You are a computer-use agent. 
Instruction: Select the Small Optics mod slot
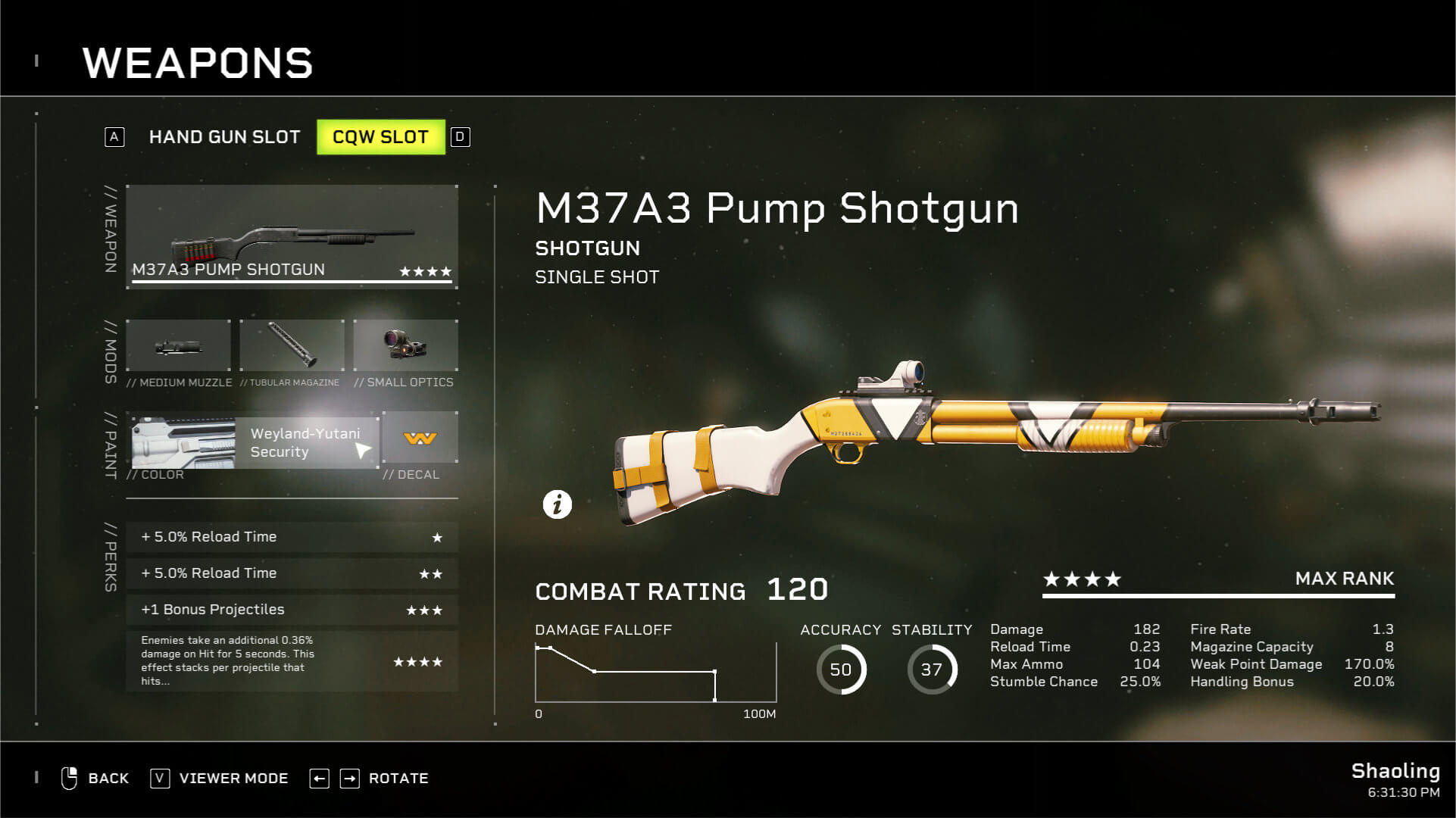pyautogui.click(x=405, y=347)
